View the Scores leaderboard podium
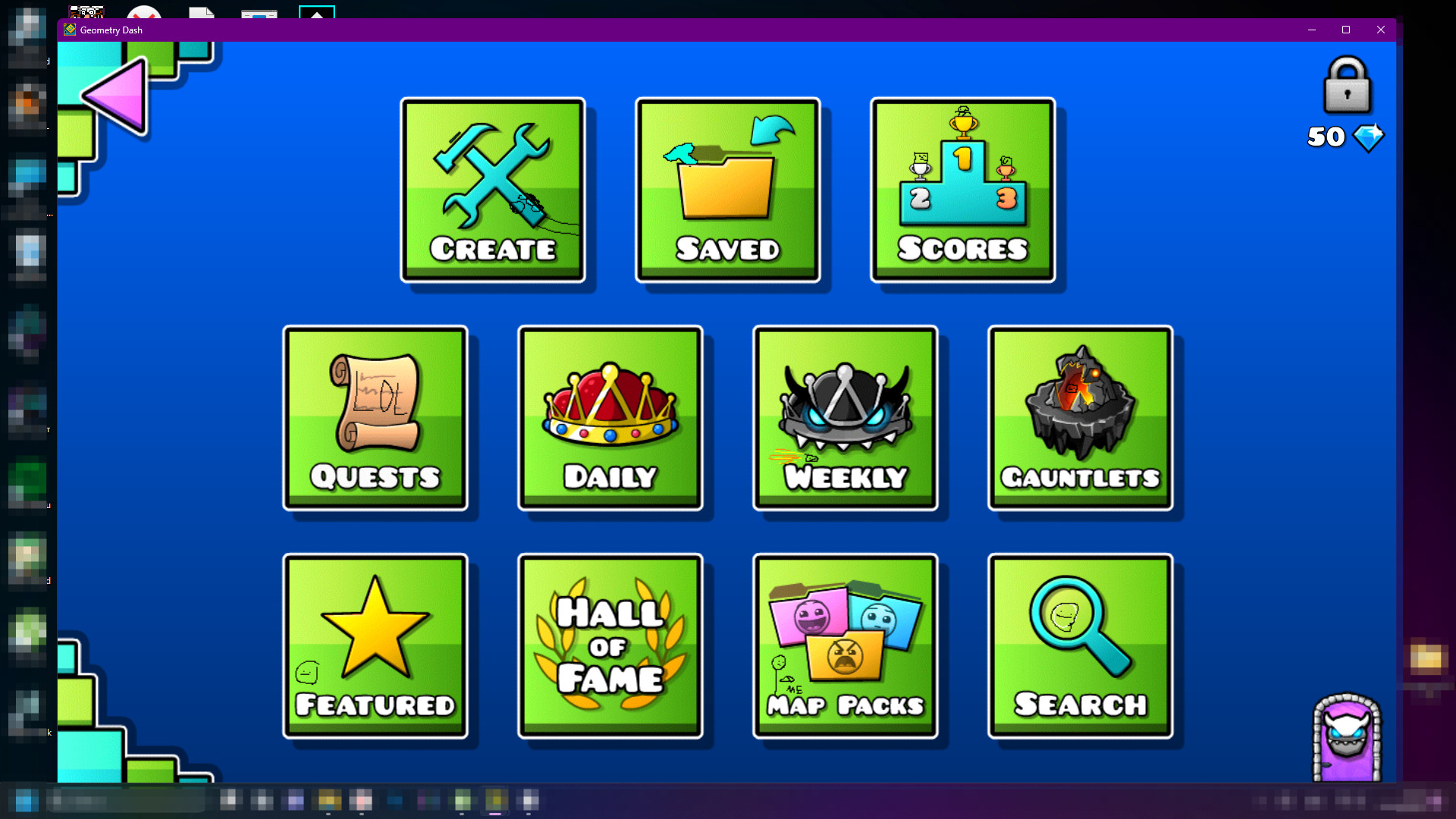1456x819 pixels. tap(962, 190)
